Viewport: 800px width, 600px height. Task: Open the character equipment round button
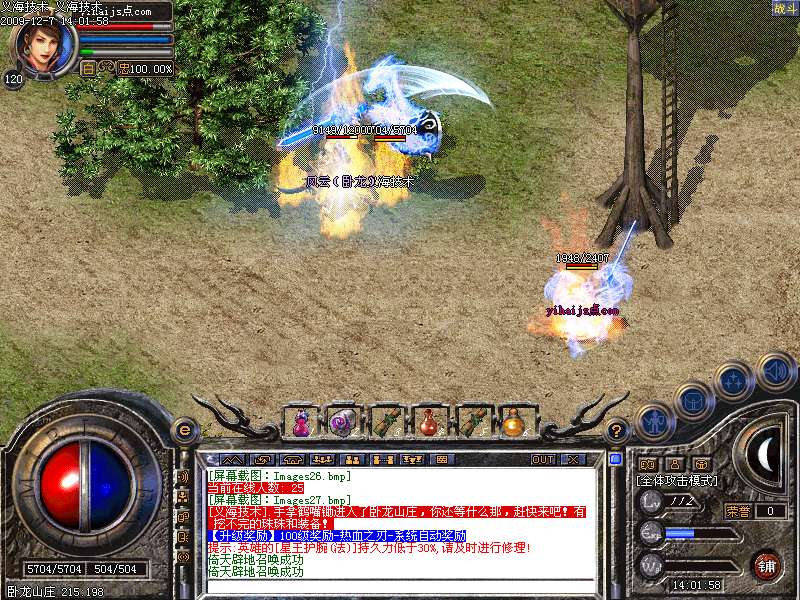point(652,421)
